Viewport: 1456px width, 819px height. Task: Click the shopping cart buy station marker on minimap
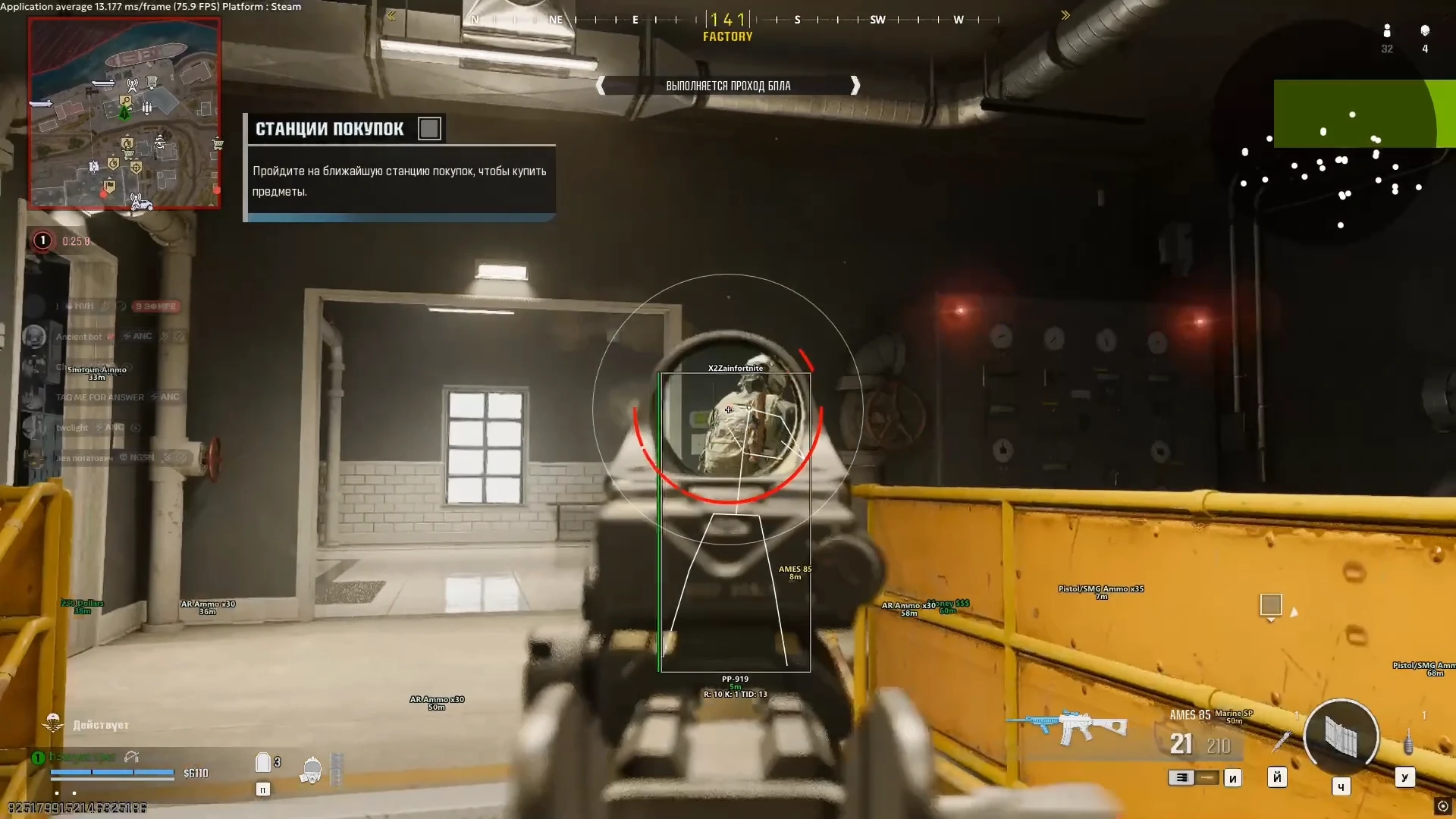click(x=218, y=143)
